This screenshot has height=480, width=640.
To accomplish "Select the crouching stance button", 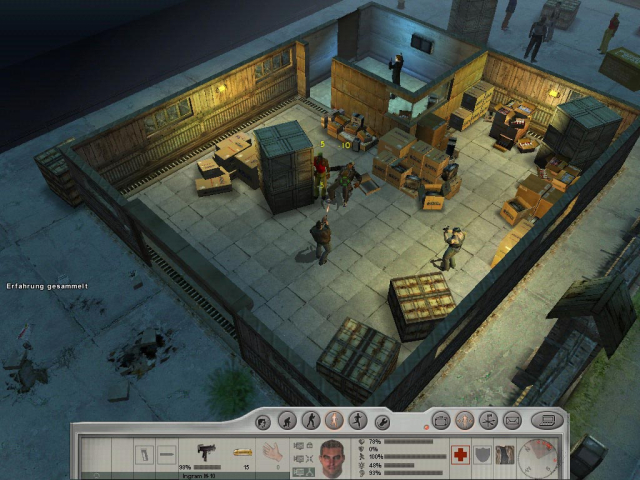I will [x=286, y=421].
